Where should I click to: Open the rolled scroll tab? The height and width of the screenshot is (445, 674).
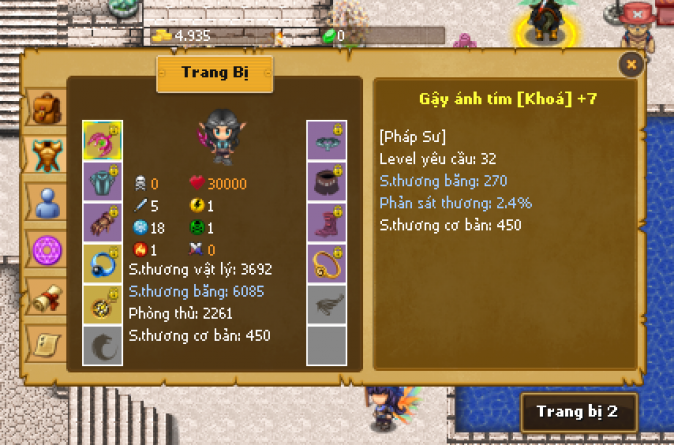pyautogui.click(x=45, y=297)
